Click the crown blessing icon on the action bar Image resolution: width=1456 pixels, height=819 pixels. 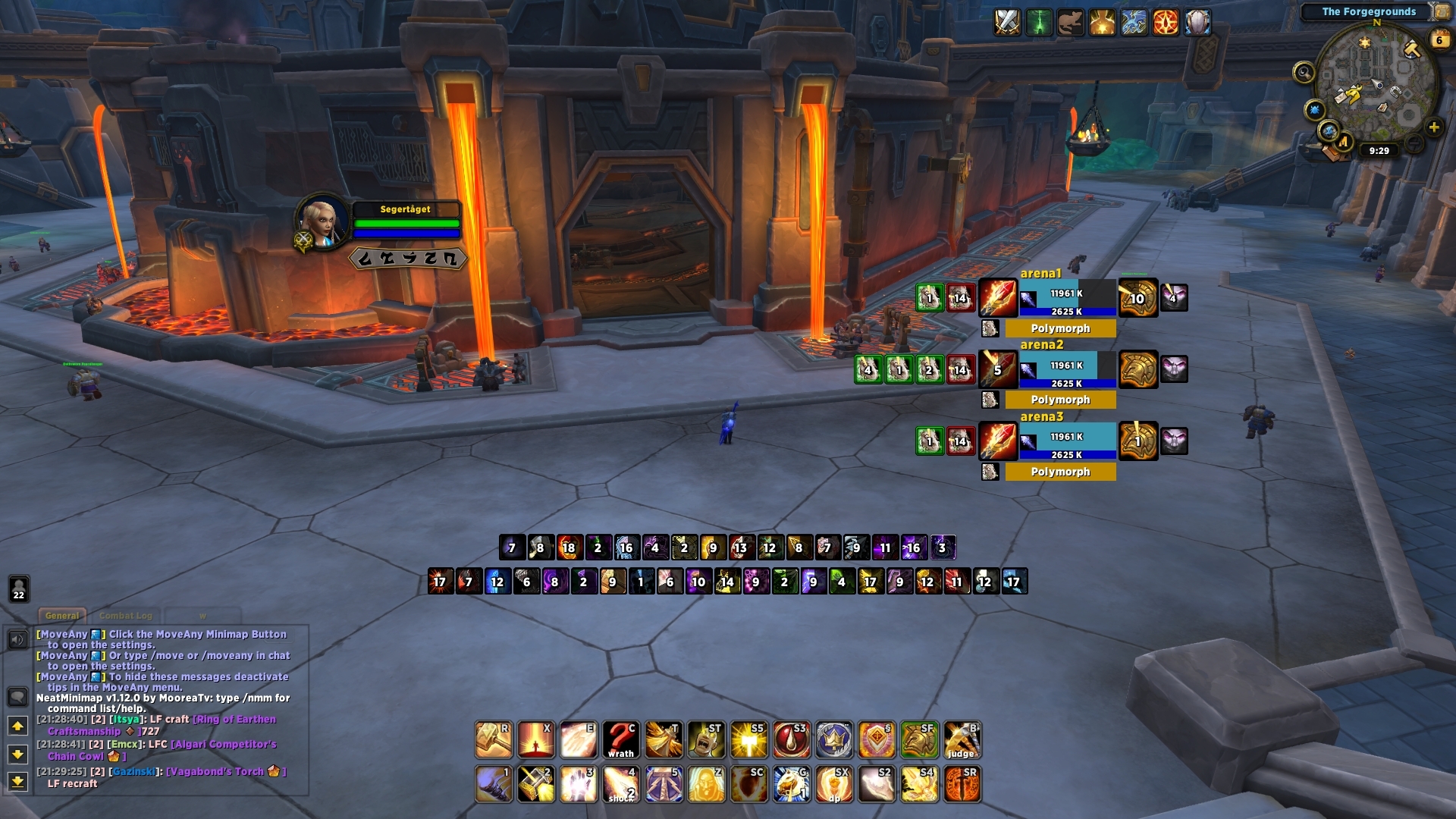point(833,739)
